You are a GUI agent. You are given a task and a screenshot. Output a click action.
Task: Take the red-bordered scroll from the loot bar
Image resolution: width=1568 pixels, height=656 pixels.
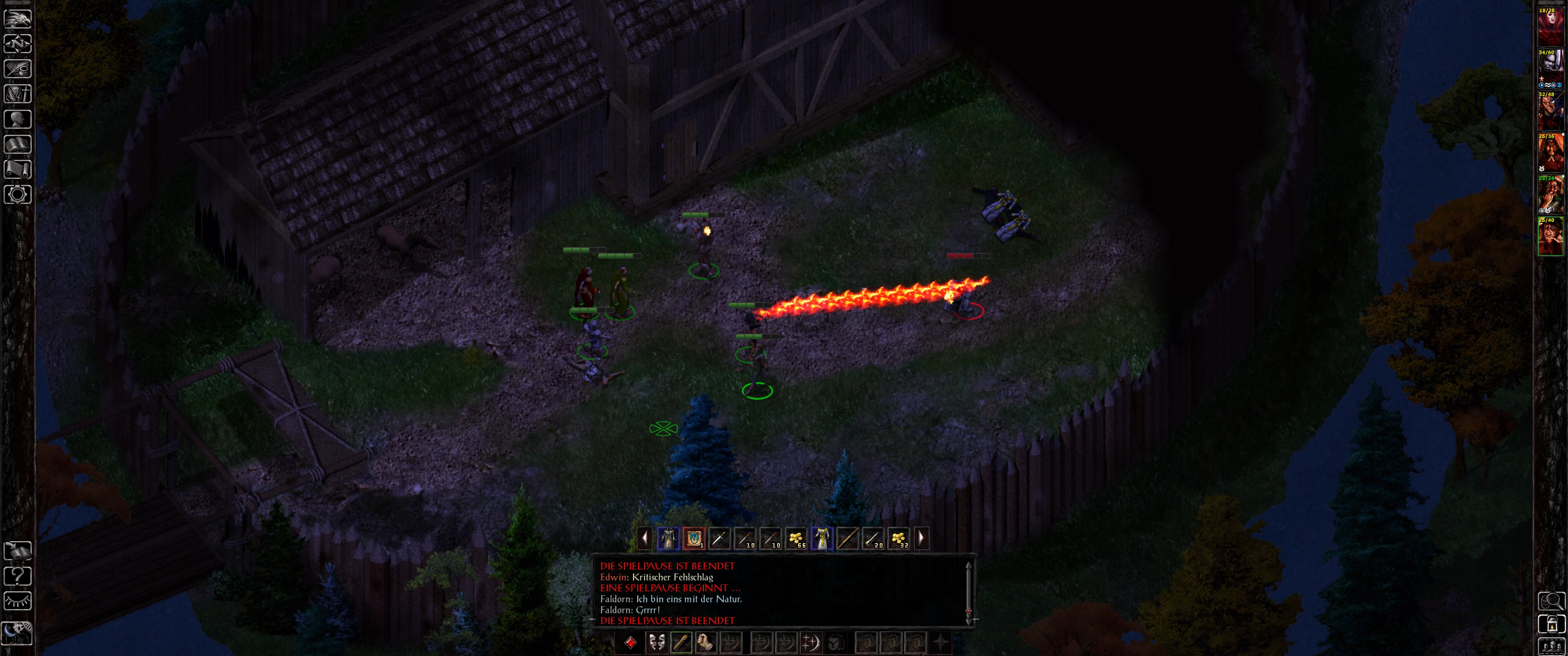(x=693, y=538)
